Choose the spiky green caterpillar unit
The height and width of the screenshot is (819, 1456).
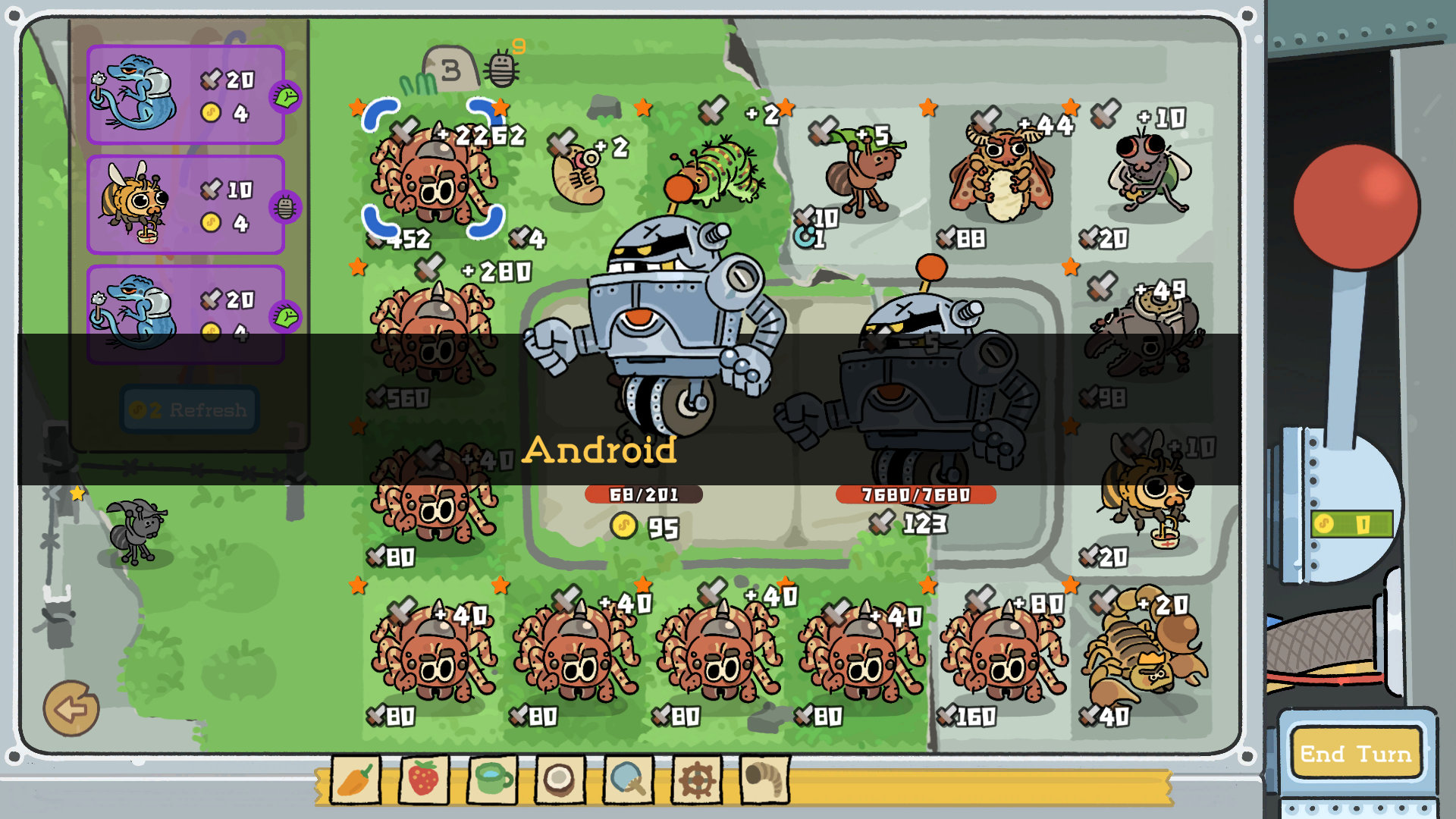(720, 171)
